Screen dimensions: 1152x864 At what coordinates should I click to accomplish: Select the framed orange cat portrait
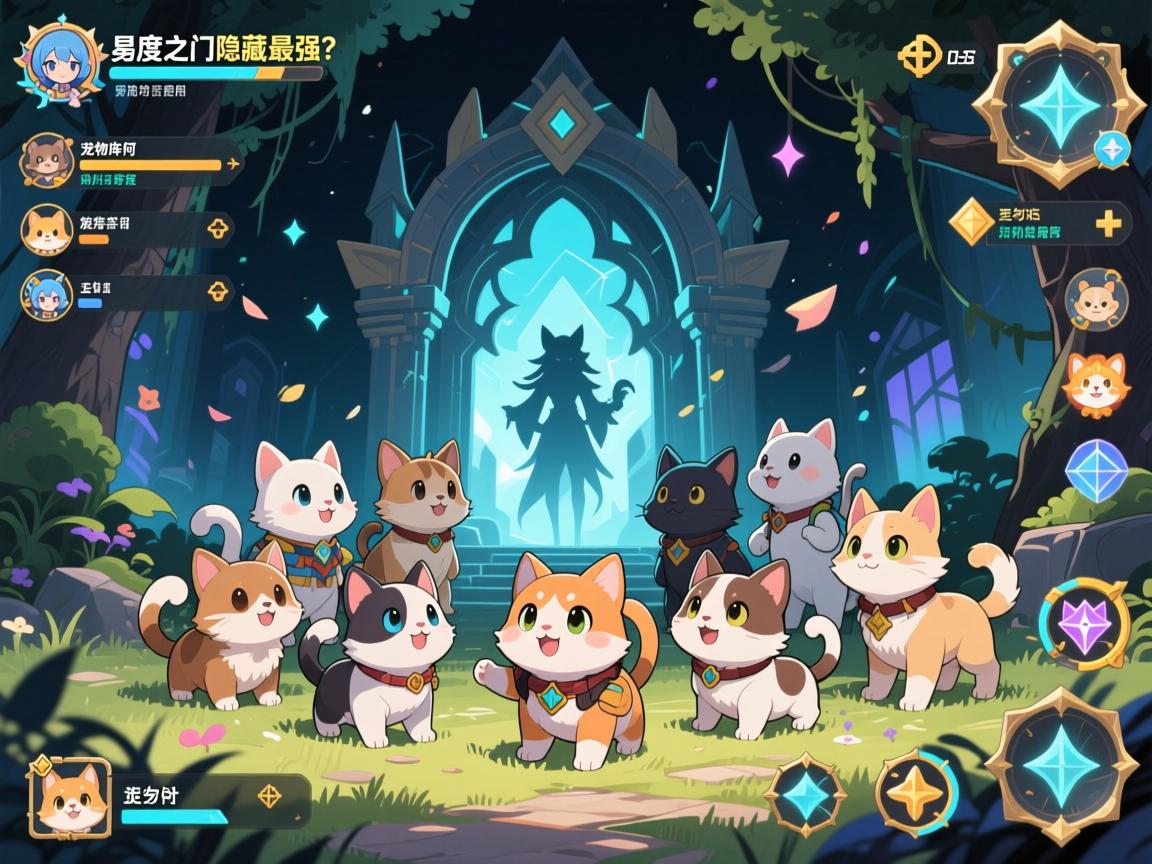click(70, 796)
